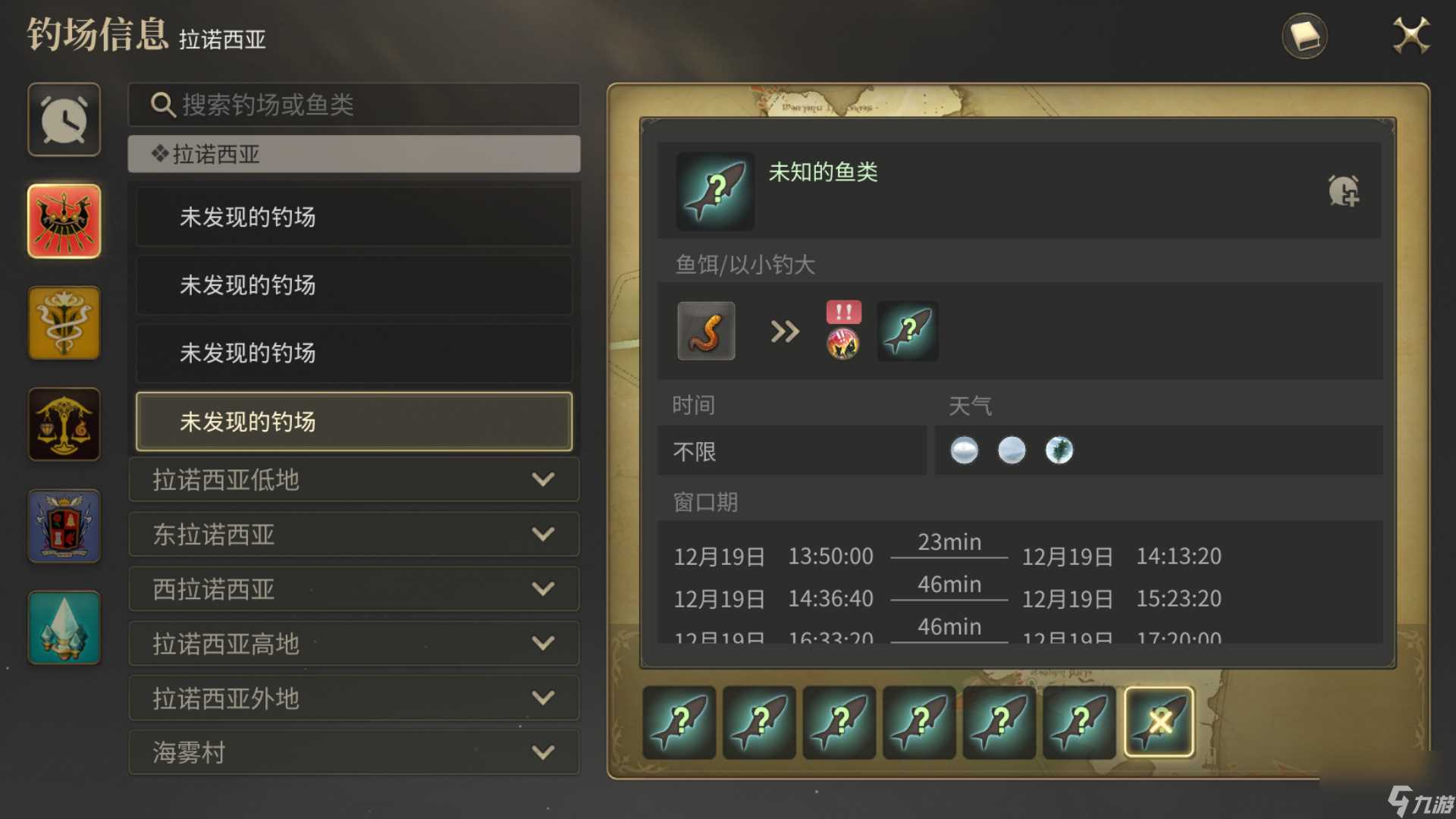Viewport: 1456px width, 819px height.
Task: Toggle the overcast weather condition
Action: 1012,450
